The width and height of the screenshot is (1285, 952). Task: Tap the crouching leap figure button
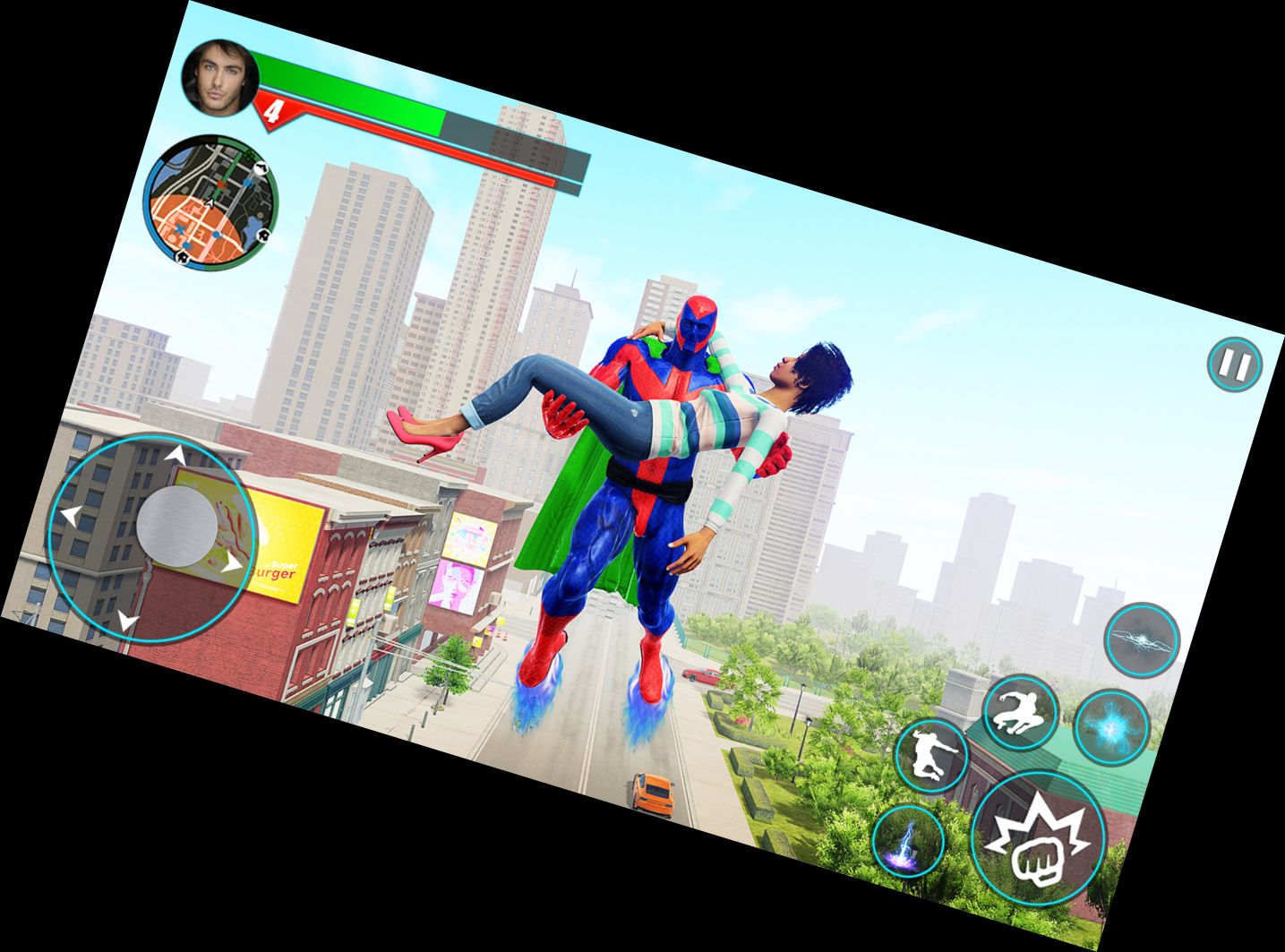tap(1020, 712)
